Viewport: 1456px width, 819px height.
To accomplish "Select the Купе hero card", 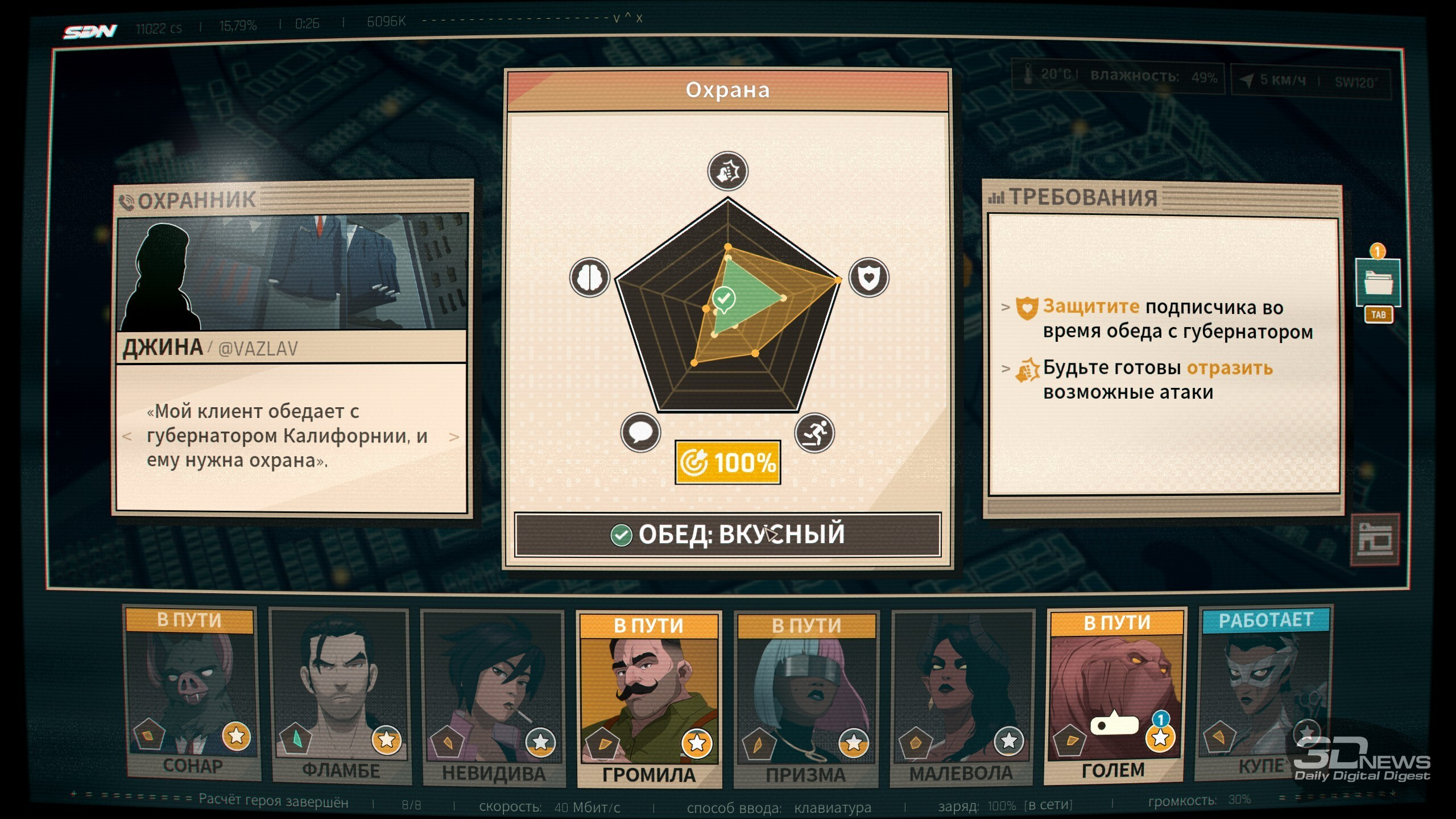I will click(1264, 693).
